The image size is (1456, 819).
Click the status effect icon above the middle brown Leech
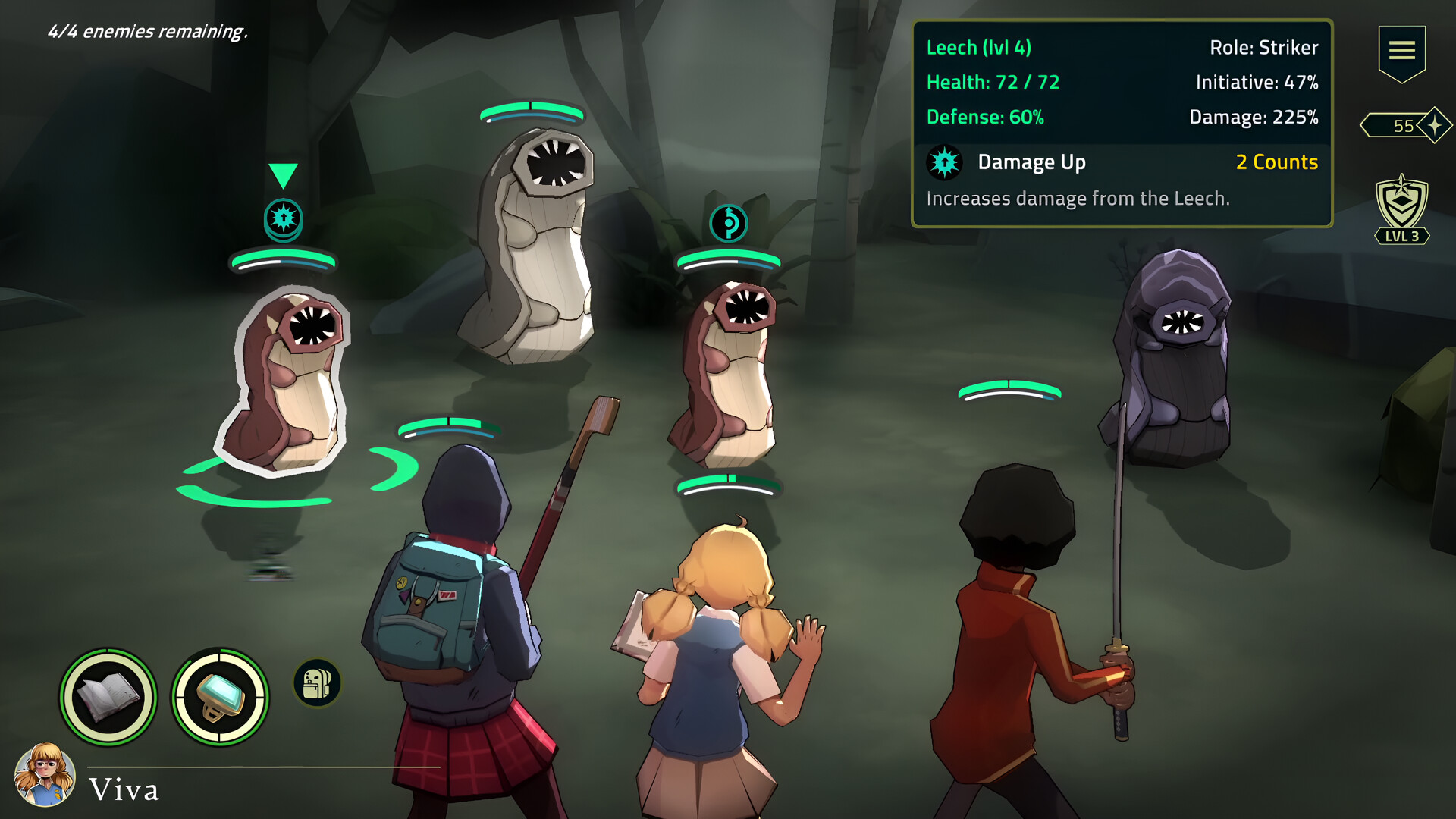[x=729, y=223]
